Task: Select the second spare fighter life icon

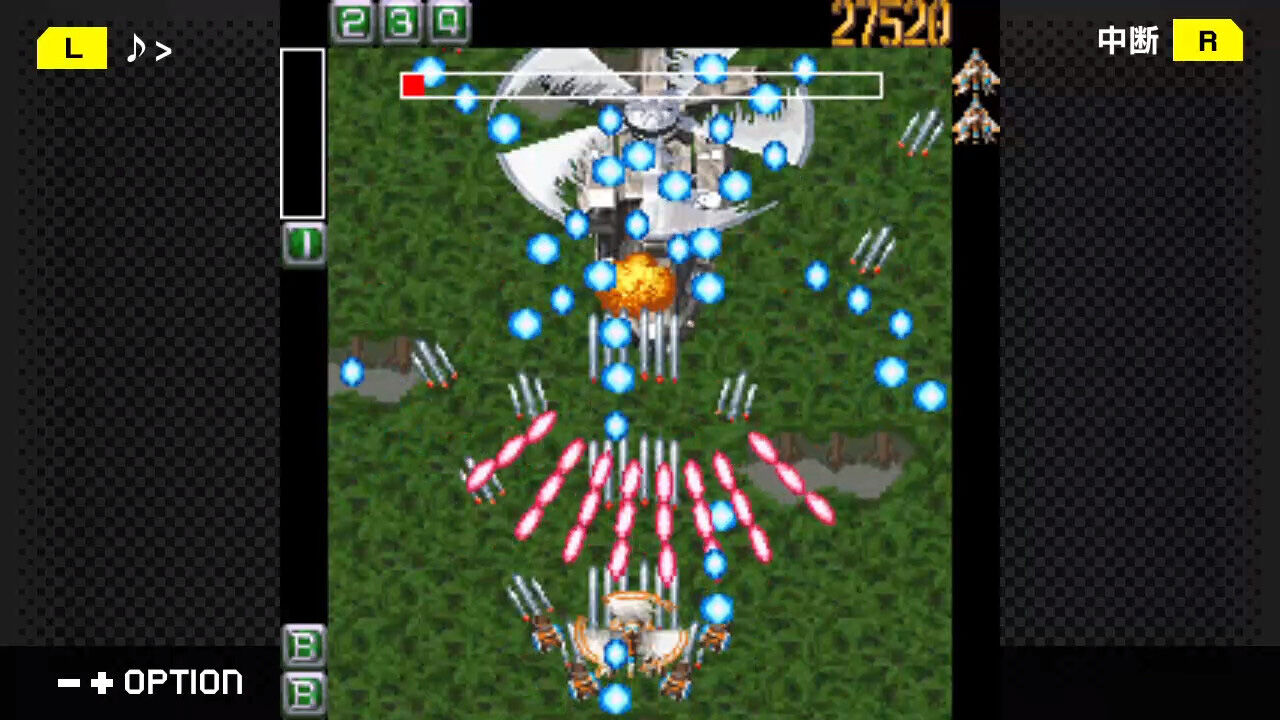Action: pyautogui.click(x=977, y=123)
